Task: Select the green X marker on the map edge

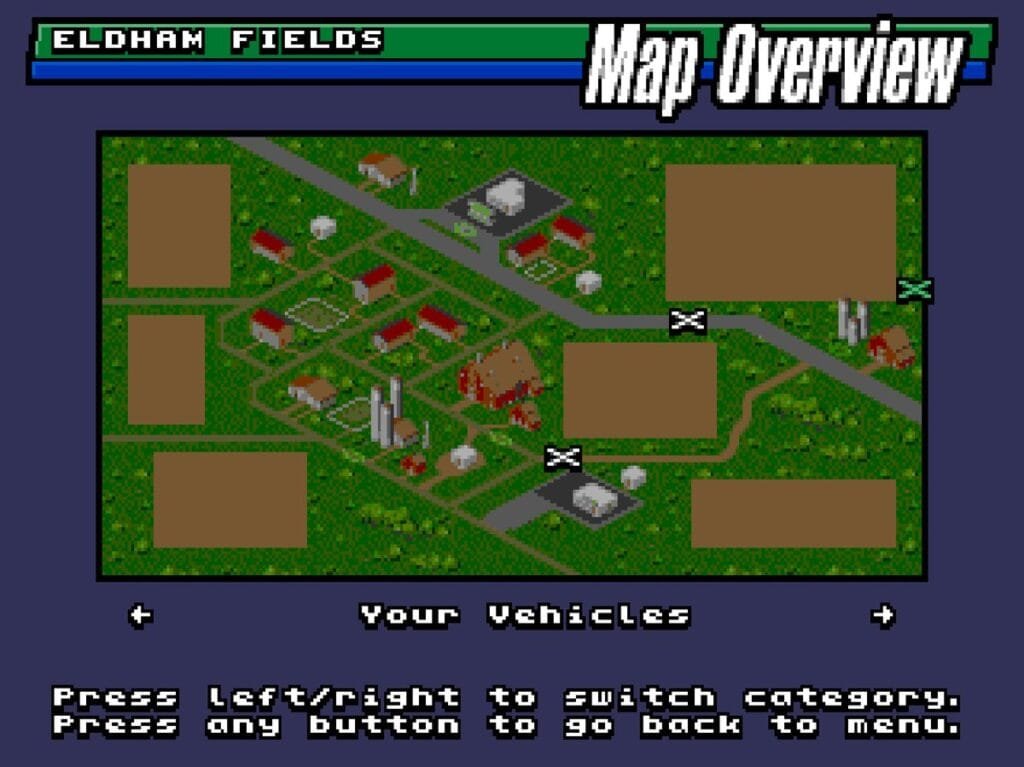Action: 915,289
